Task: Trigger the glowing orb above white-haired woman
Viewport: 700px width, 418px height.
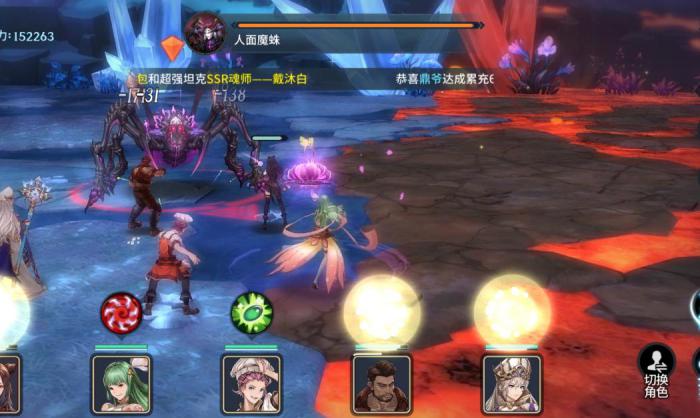Action: point(512,311)
